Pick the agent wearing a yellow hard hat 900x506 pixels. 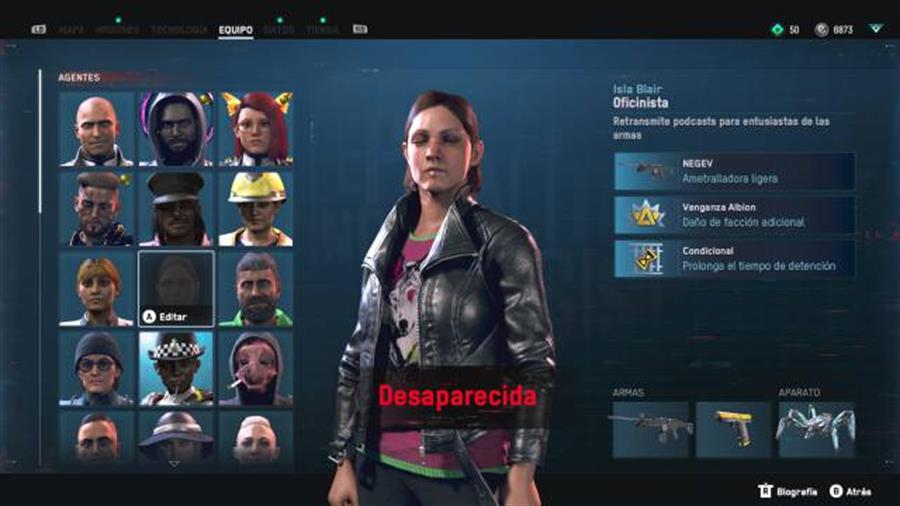[256, 208]
